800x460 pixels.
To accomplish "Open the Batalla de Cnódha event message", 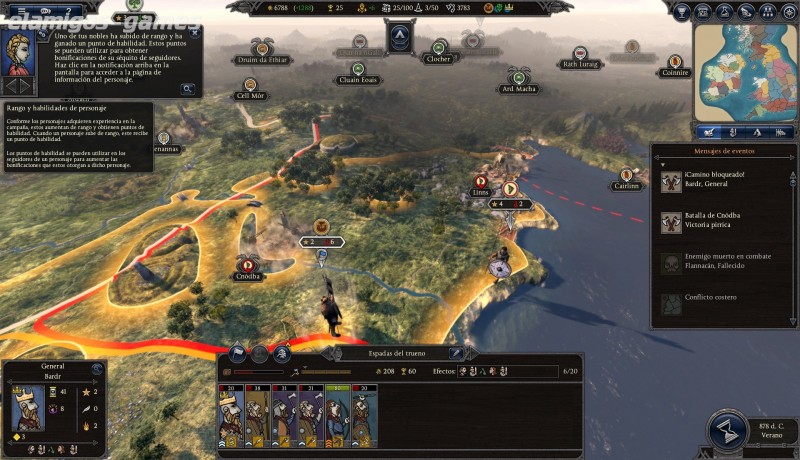I will click(x=722, y=222).
